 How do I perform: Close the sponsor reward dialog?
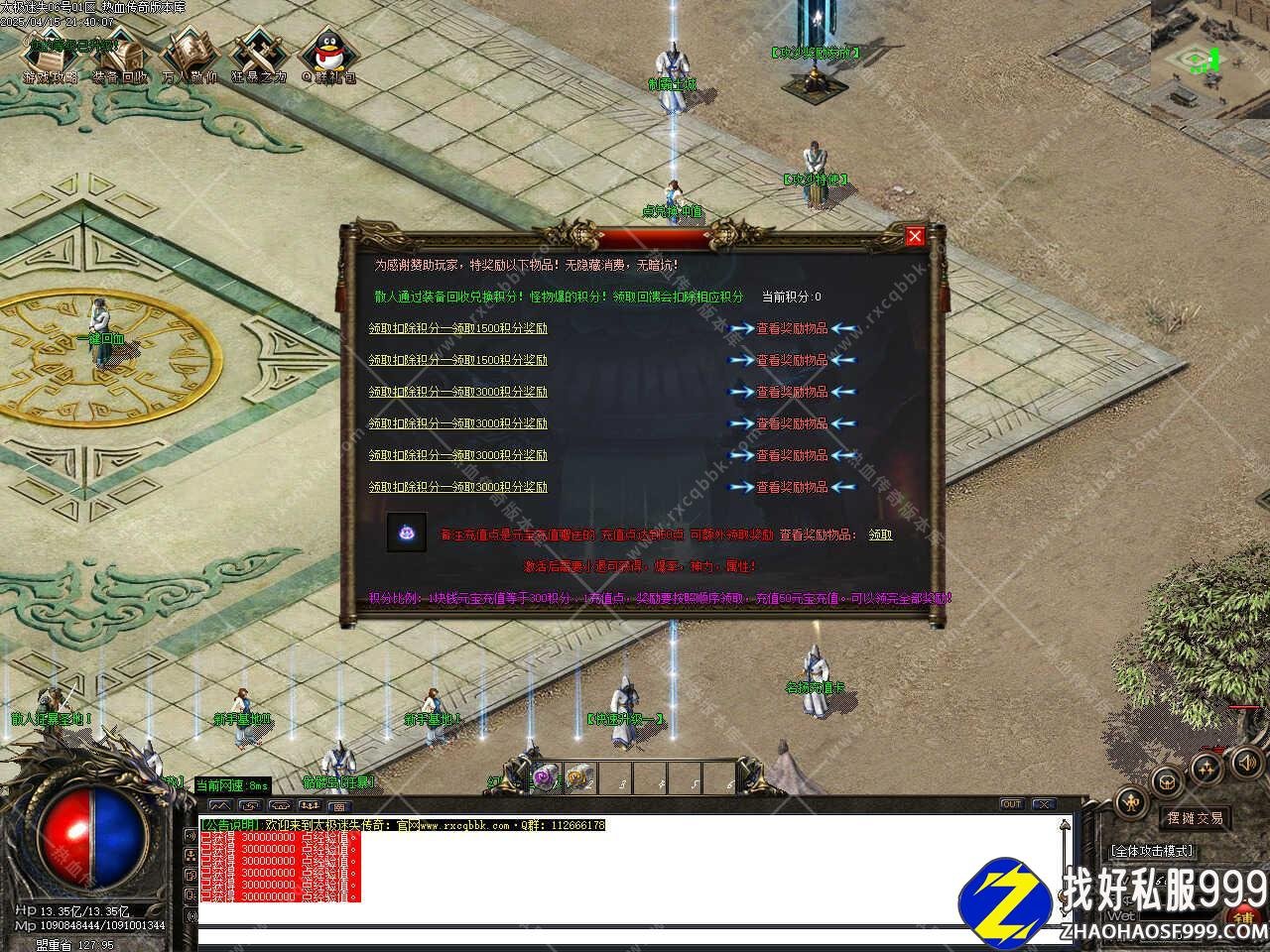pyautogui.click(x=915, y=236)
